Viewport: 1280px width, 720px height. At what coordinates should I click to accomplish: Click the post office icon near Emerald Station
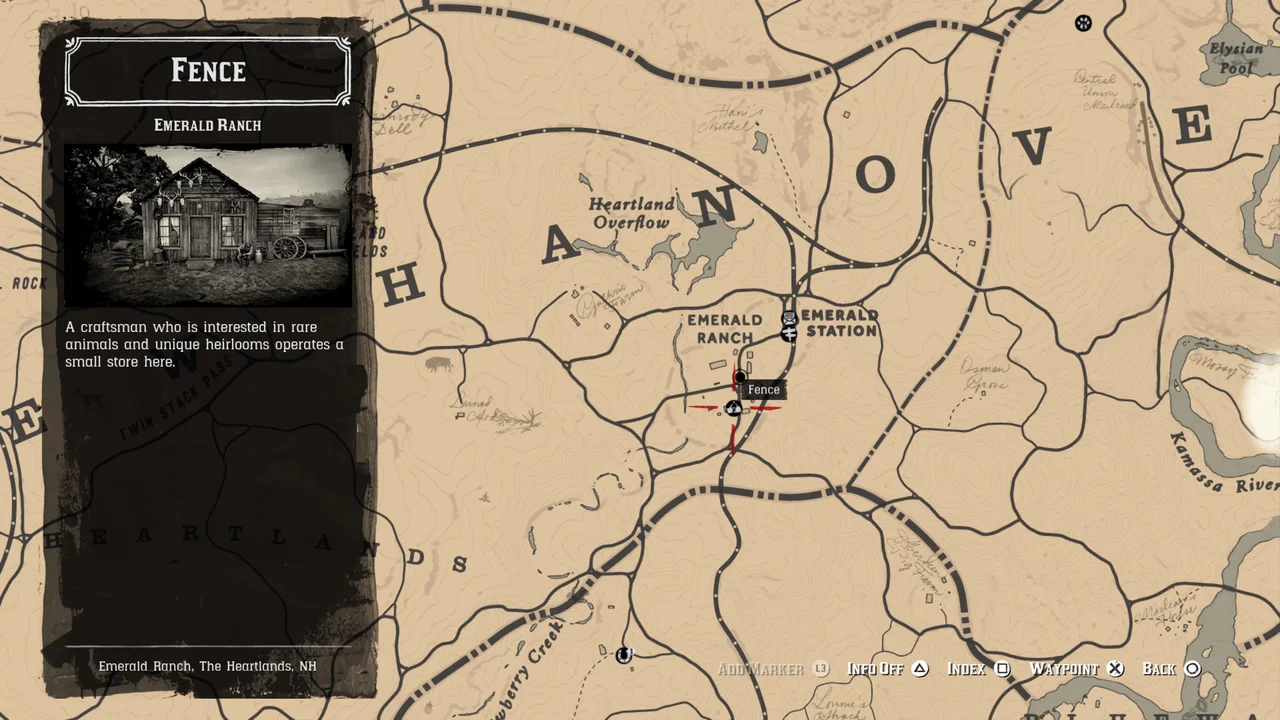pyautogui.click(x=790, y=320)
